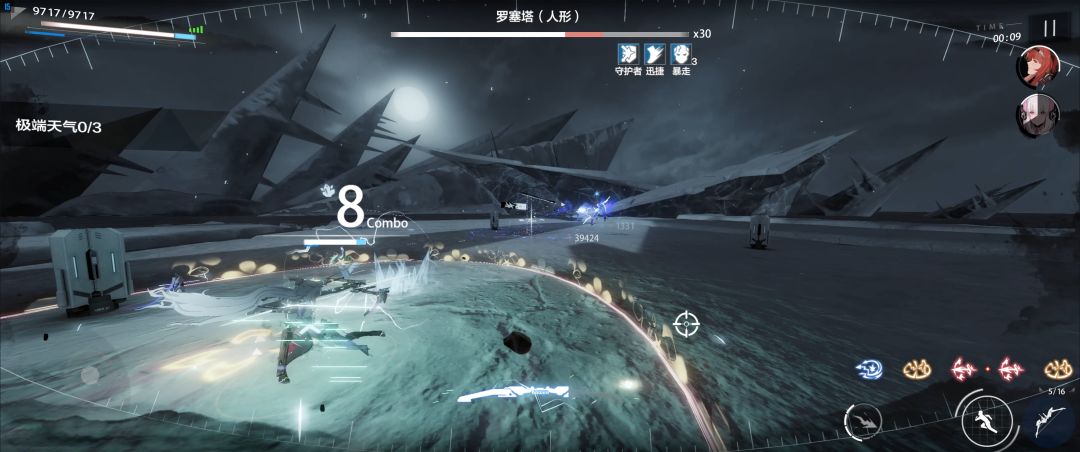Trigger the circular arrow skill button
This screenshot has height=452, width=1080.
[x=862, y=422]
